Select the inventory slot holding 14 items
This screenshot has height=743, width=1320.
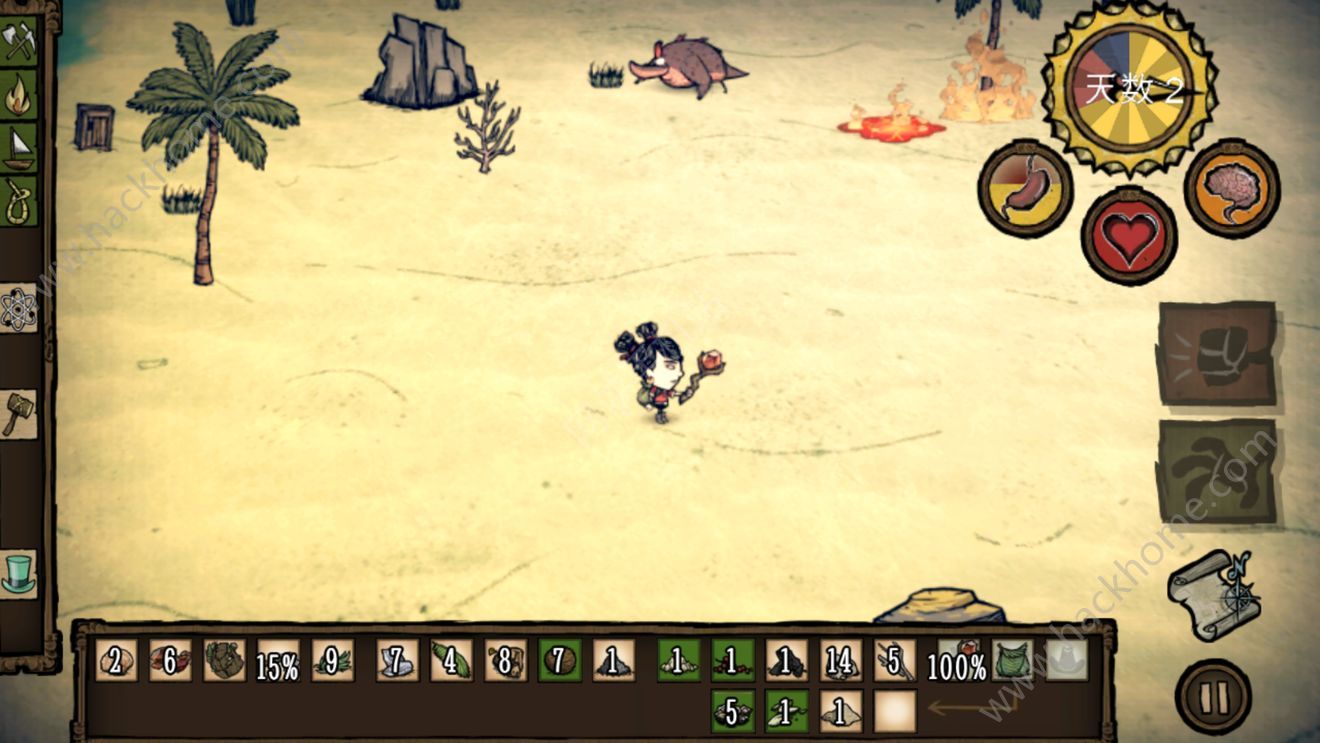tap(841, 661)
